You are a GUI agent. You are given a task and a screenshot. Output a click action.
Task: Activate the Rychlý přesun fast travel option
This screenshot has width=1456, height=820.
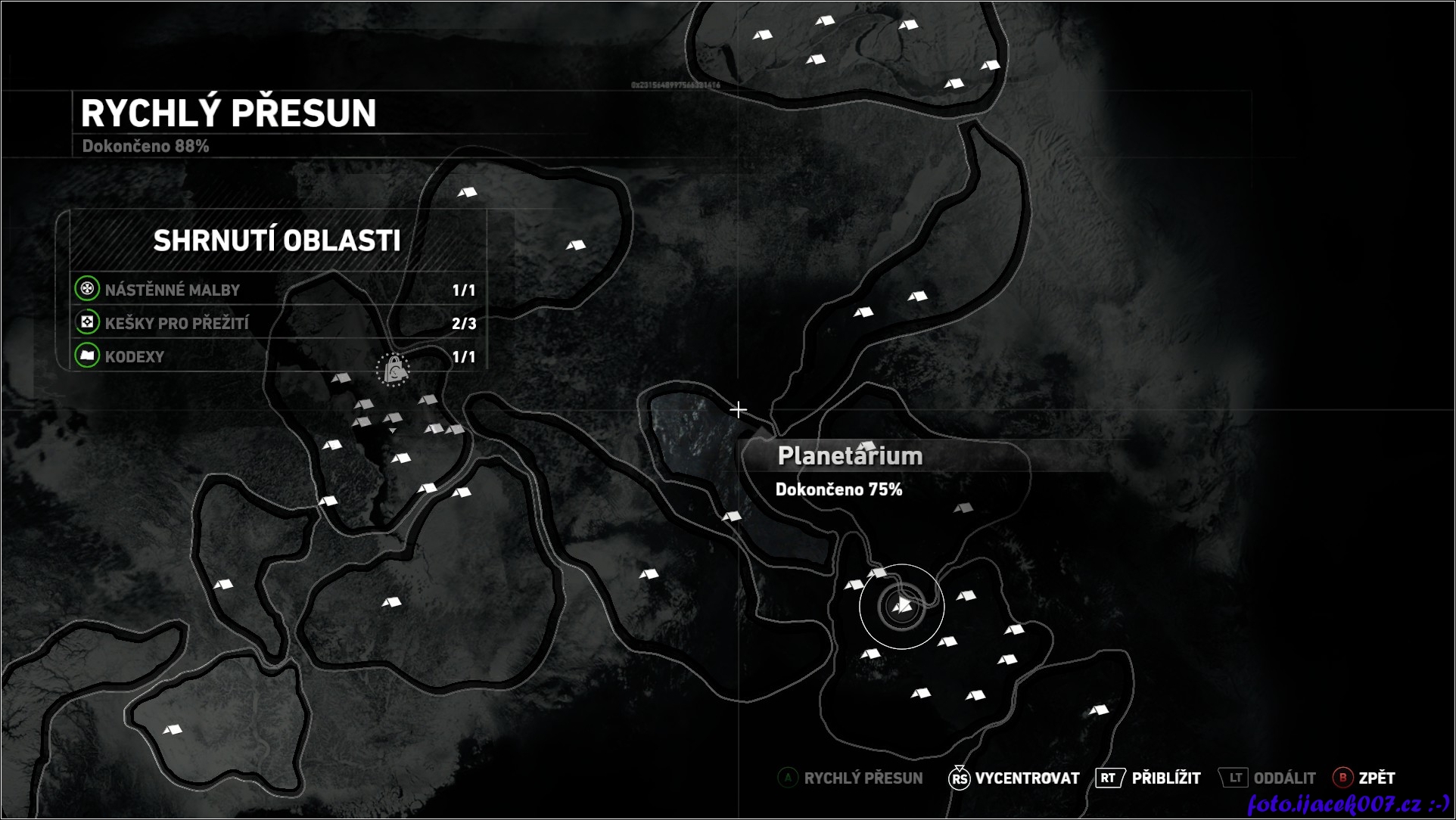pos(851,778)
